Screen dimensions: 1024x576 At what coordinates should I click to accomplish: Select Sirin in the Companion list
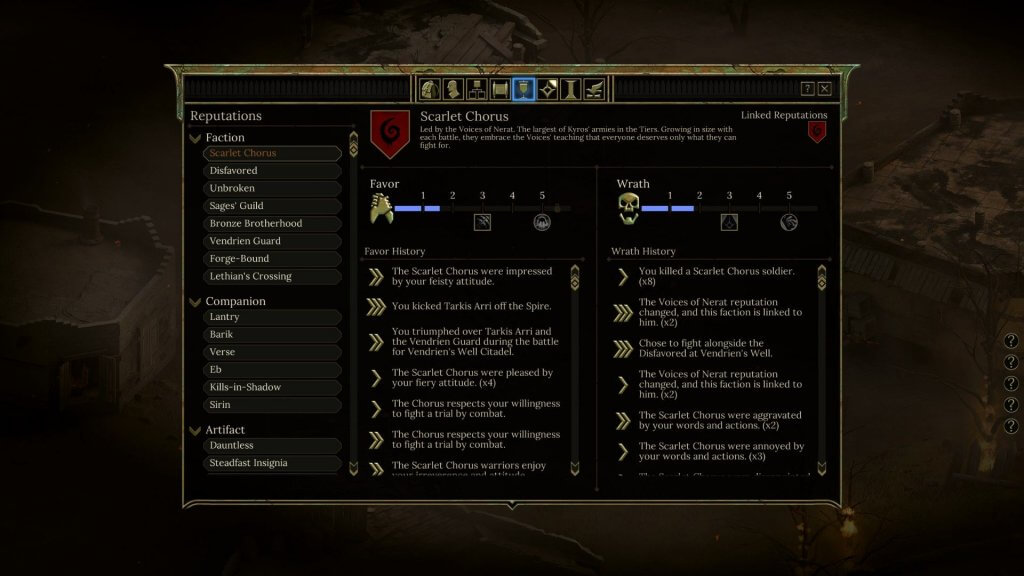pyautogui.click(x=272, y=405)
